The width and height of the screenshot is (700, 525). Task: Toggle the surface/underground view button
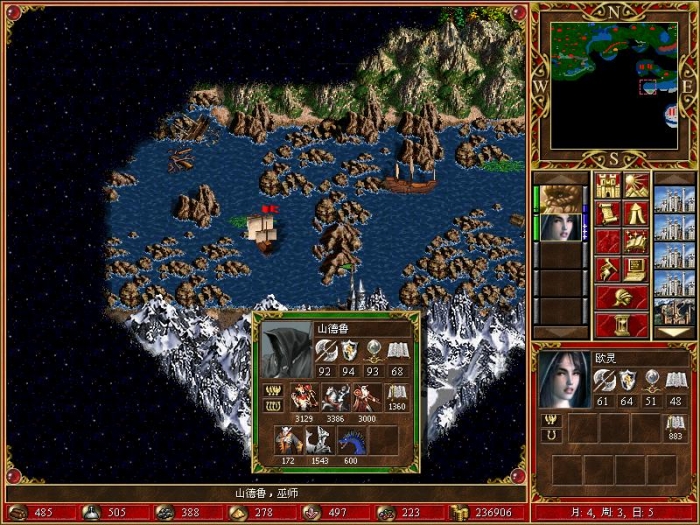(x=636, y=186)
